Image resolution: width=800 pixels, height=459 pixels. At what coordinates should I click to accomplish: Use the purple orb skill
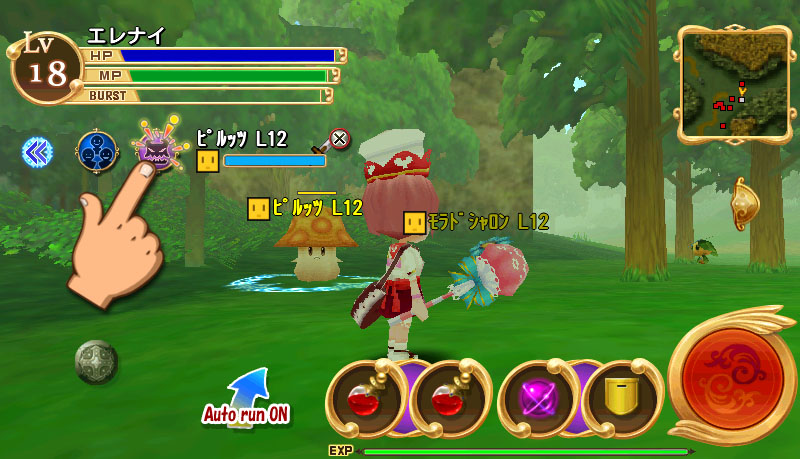(x=536, y=397)
